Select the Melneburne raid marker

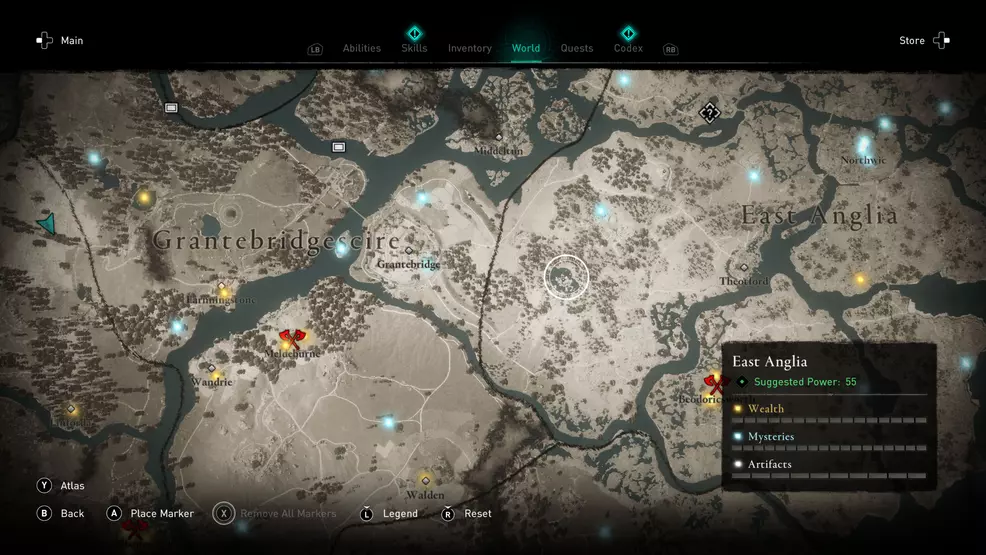click(x=291, y=338)
